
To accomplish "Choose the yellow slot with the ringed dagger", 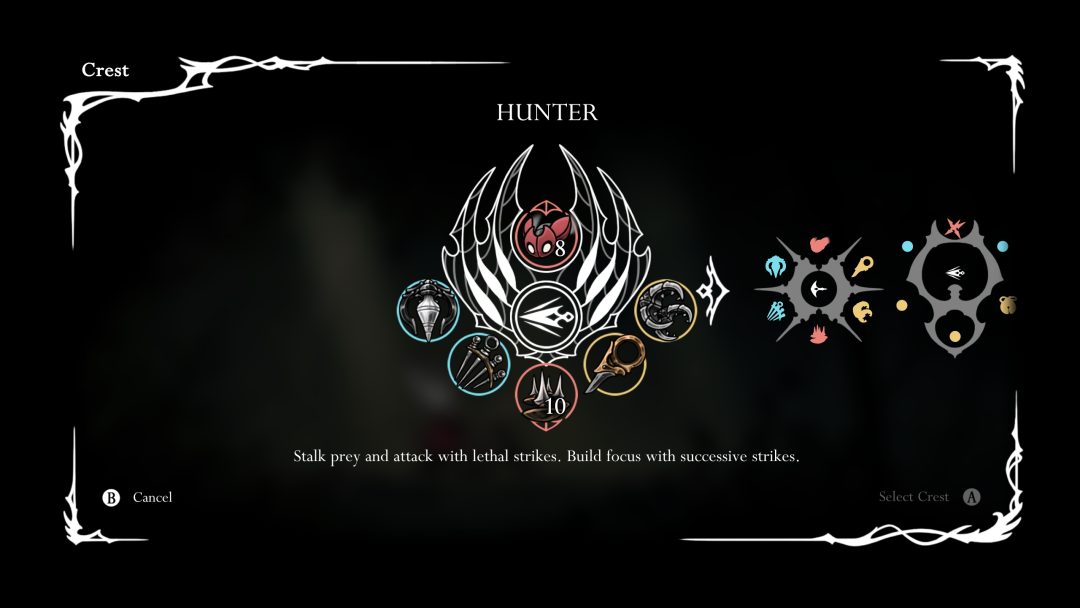I will click(x=612, y=362).
